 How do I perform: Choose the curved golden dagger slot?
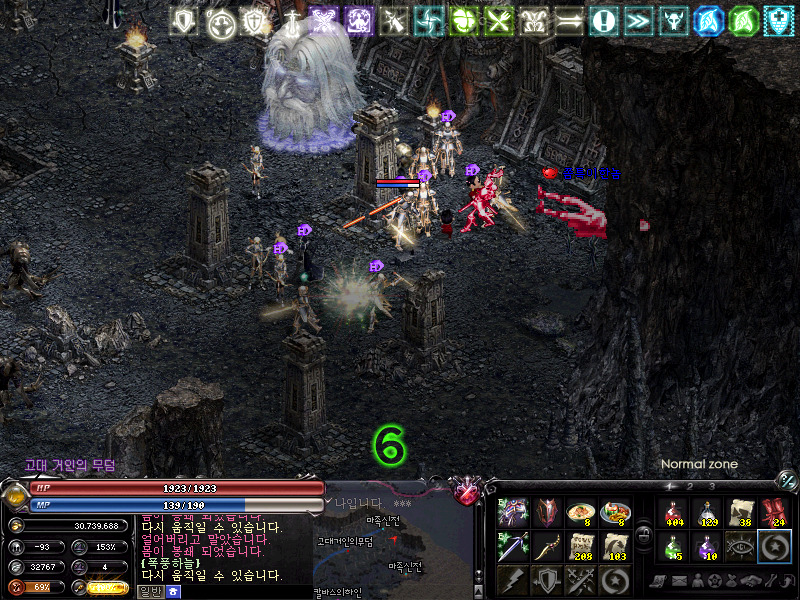(x=547, y=546)
